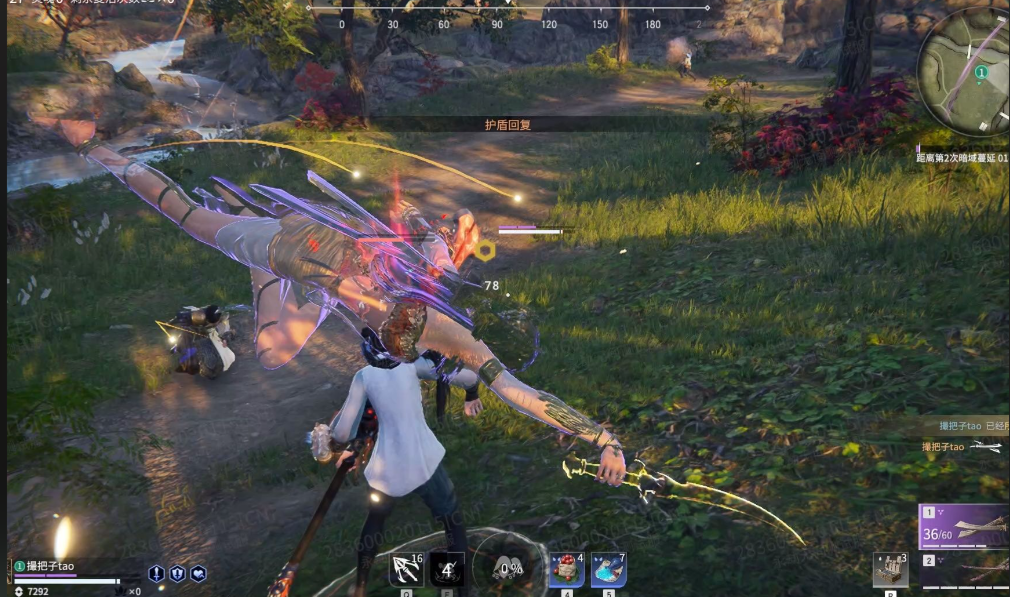Inspect the heart buff icon
The height and width of the screenshot is (597, 1010).
click(198, 573)
